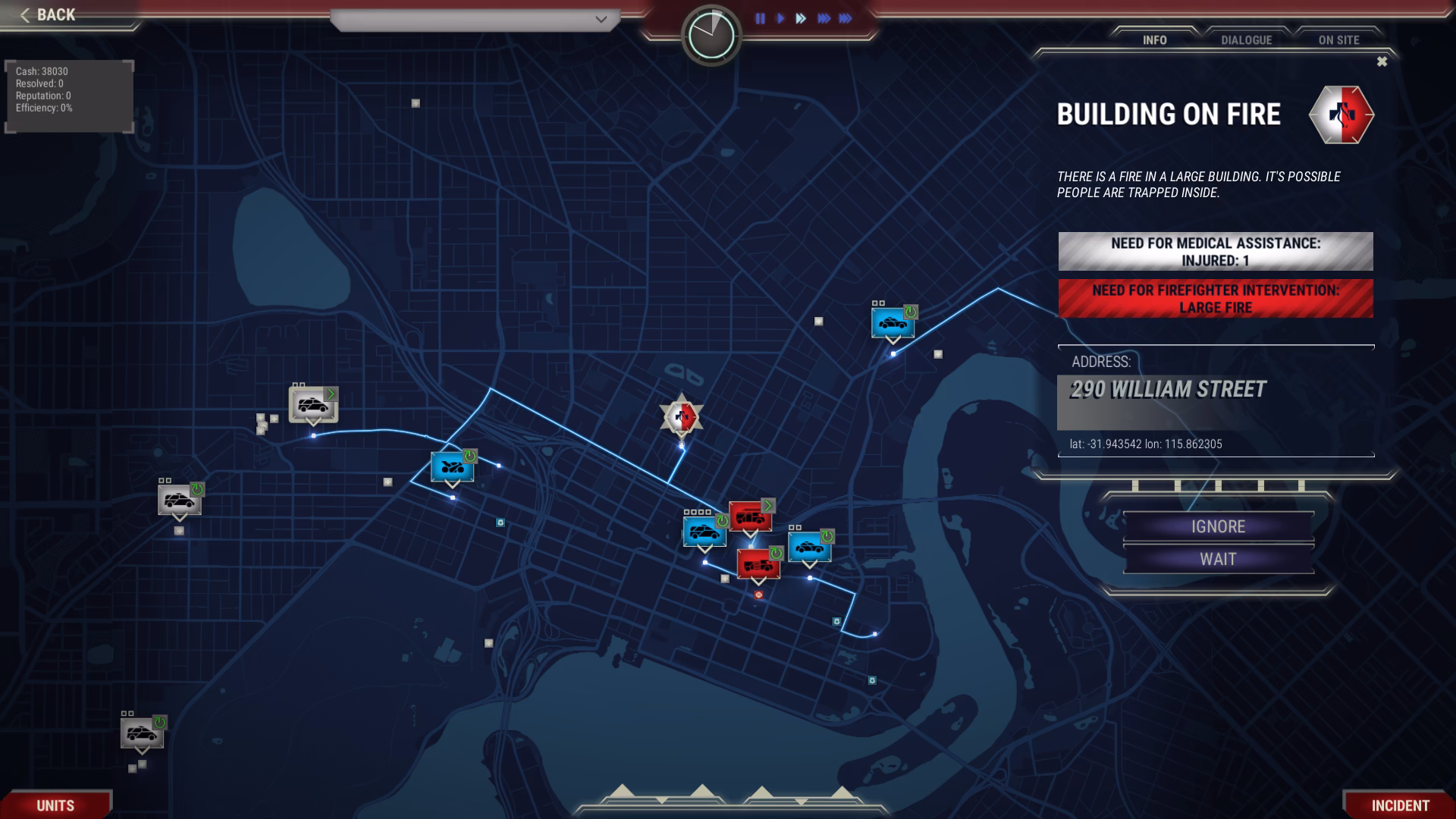
Task: Select the red fire truck unit on the map
Action: point(751,518)
